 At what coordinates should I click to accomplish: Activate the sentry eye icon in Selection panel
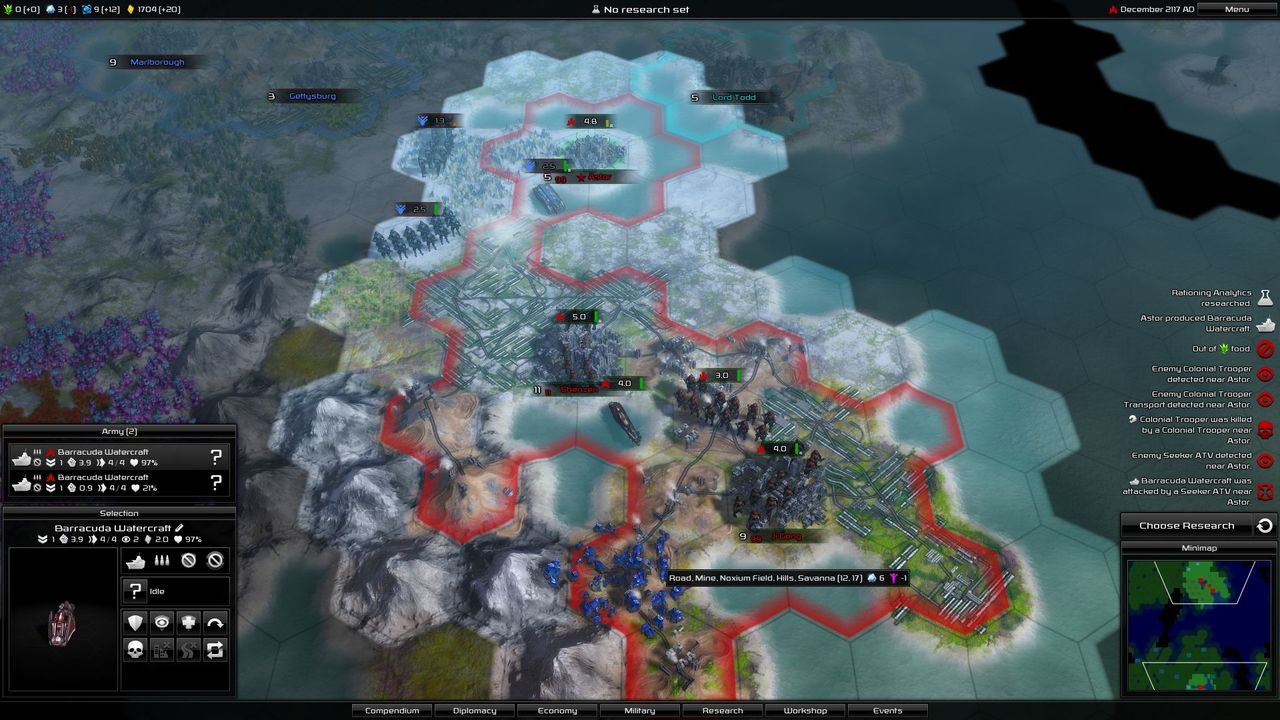[x=164, y=622]
